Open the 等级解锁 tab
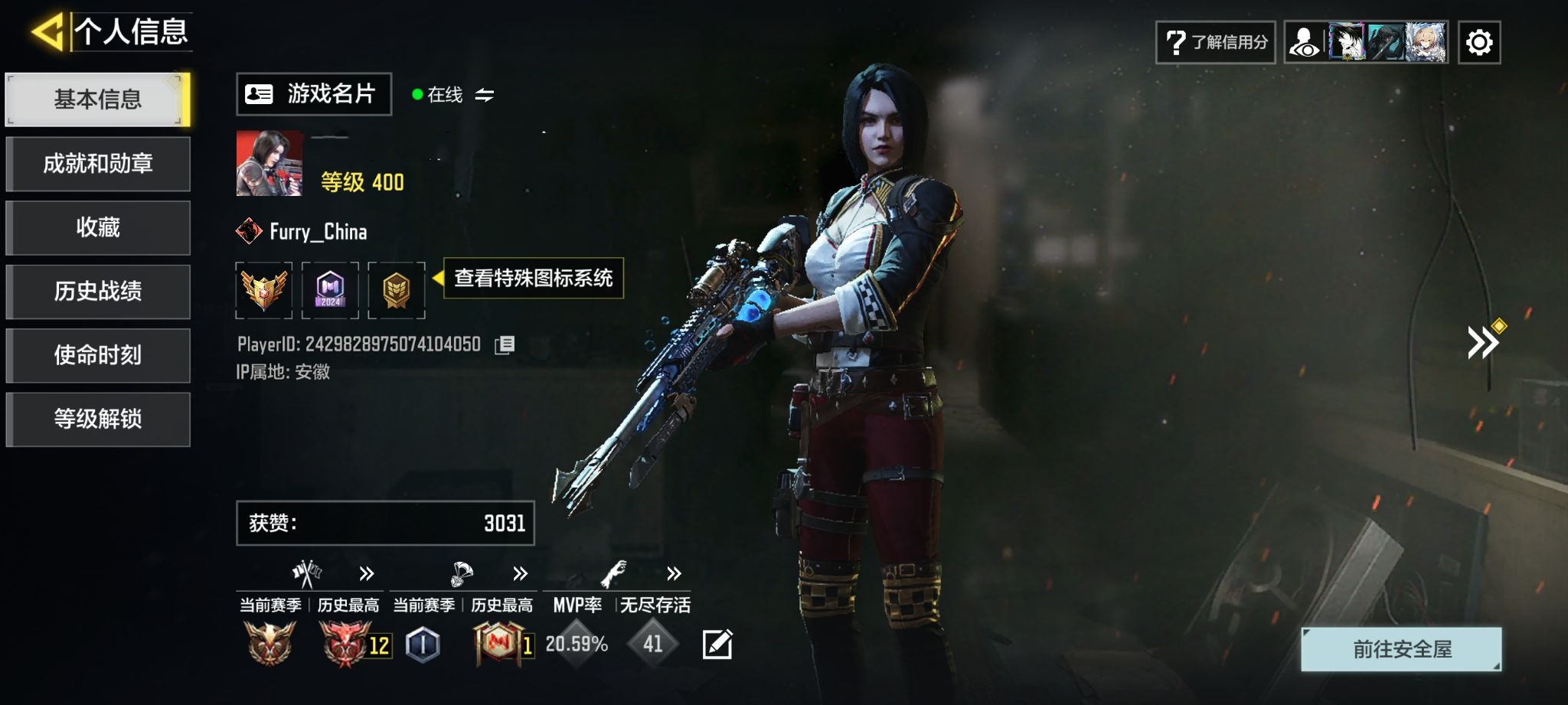 (x=98, y=419)
